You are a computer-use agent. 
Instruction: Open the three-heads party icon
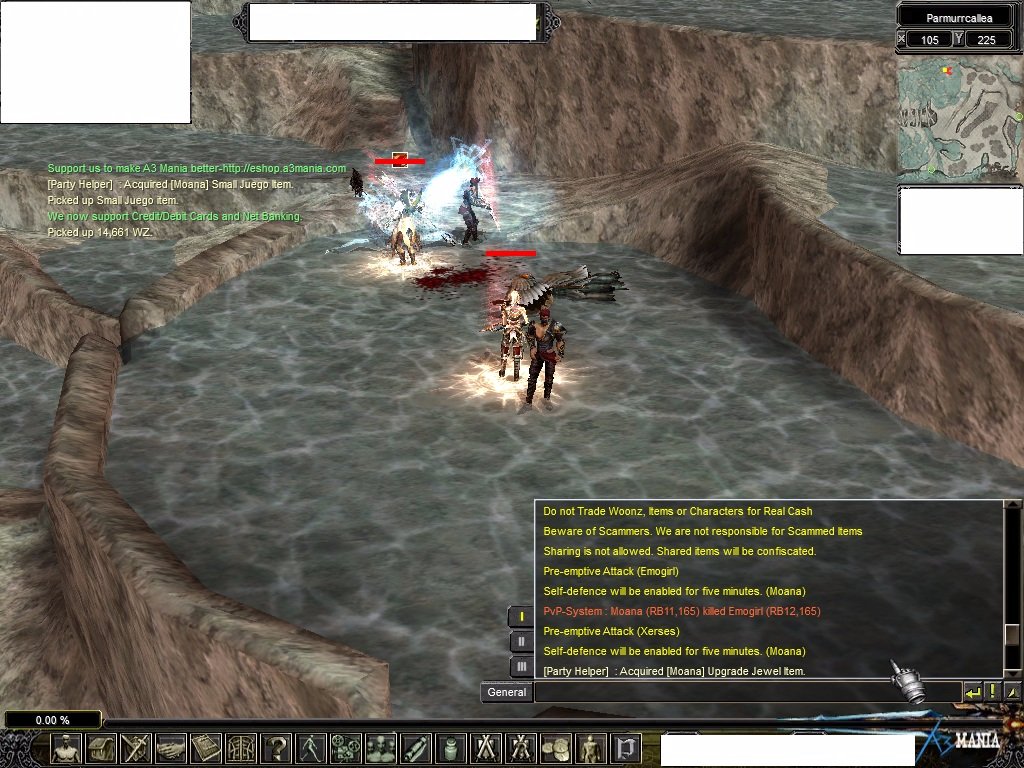point(381,748)
